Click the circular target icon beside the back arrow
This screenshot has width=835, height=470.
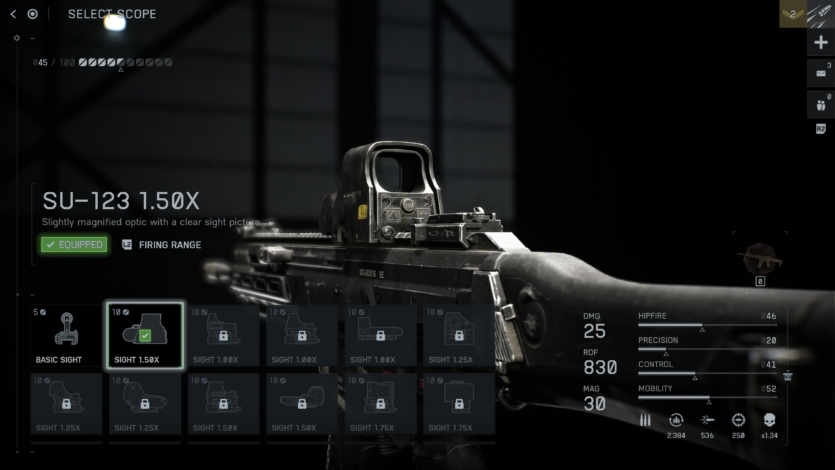pyautogui.click(x=33, y=14)
